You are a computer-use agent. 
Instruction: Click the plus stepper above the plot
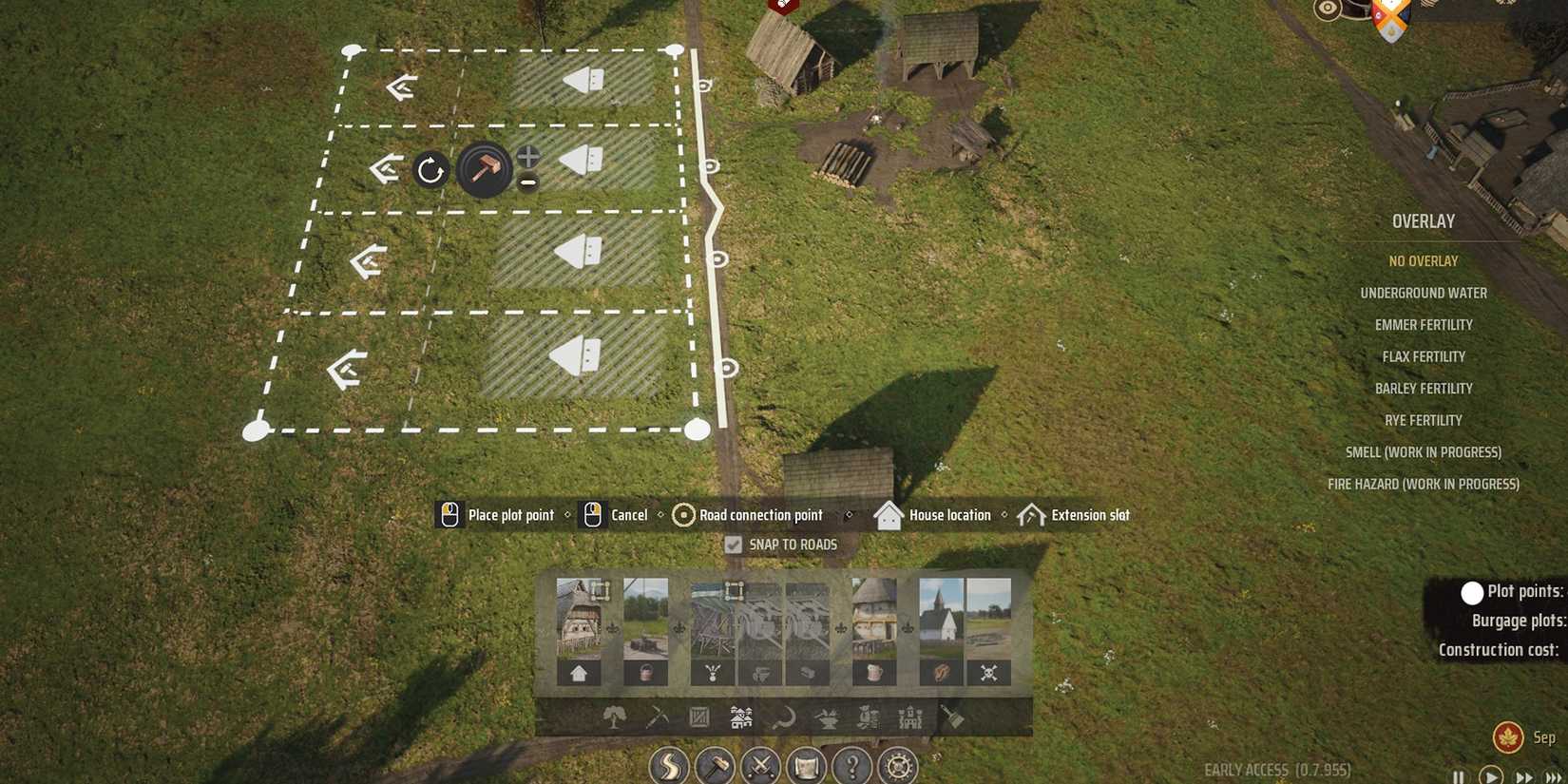[x=527, y=156]
